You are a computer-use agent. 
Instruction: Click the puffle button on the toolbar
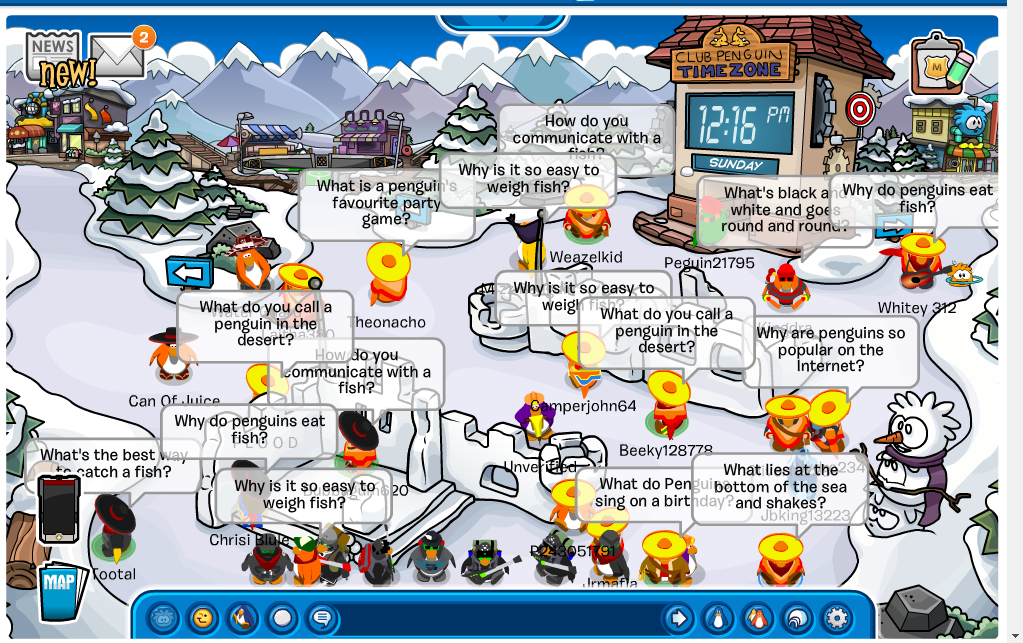pos(164,618)
